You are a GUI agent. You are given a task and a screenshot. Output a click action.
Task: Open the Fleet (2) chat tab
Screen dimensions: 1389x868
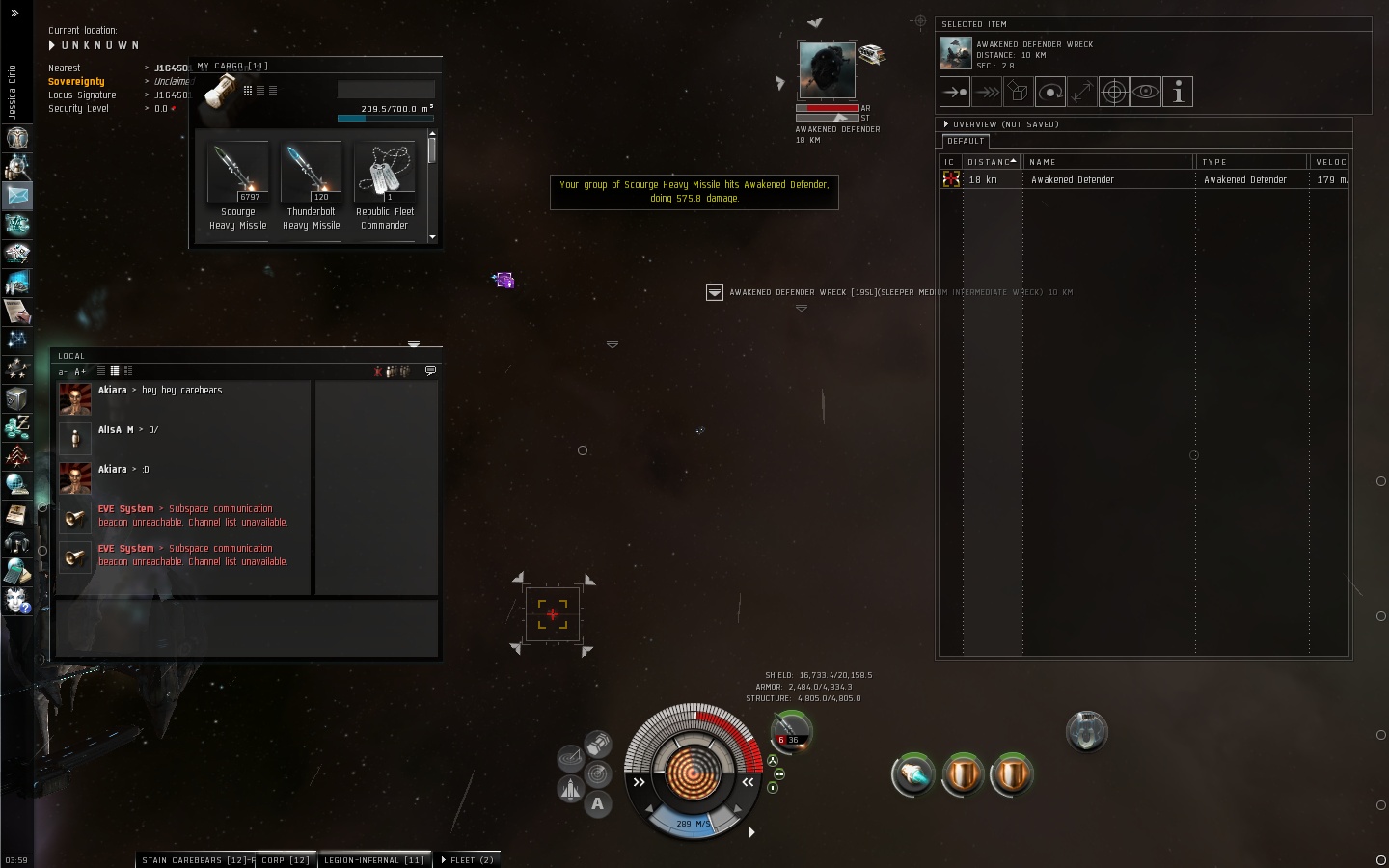coord(469,860)
